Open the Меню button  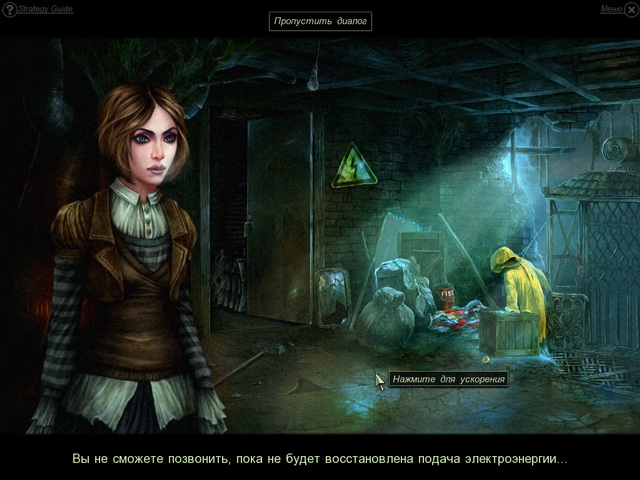[612, 9]
